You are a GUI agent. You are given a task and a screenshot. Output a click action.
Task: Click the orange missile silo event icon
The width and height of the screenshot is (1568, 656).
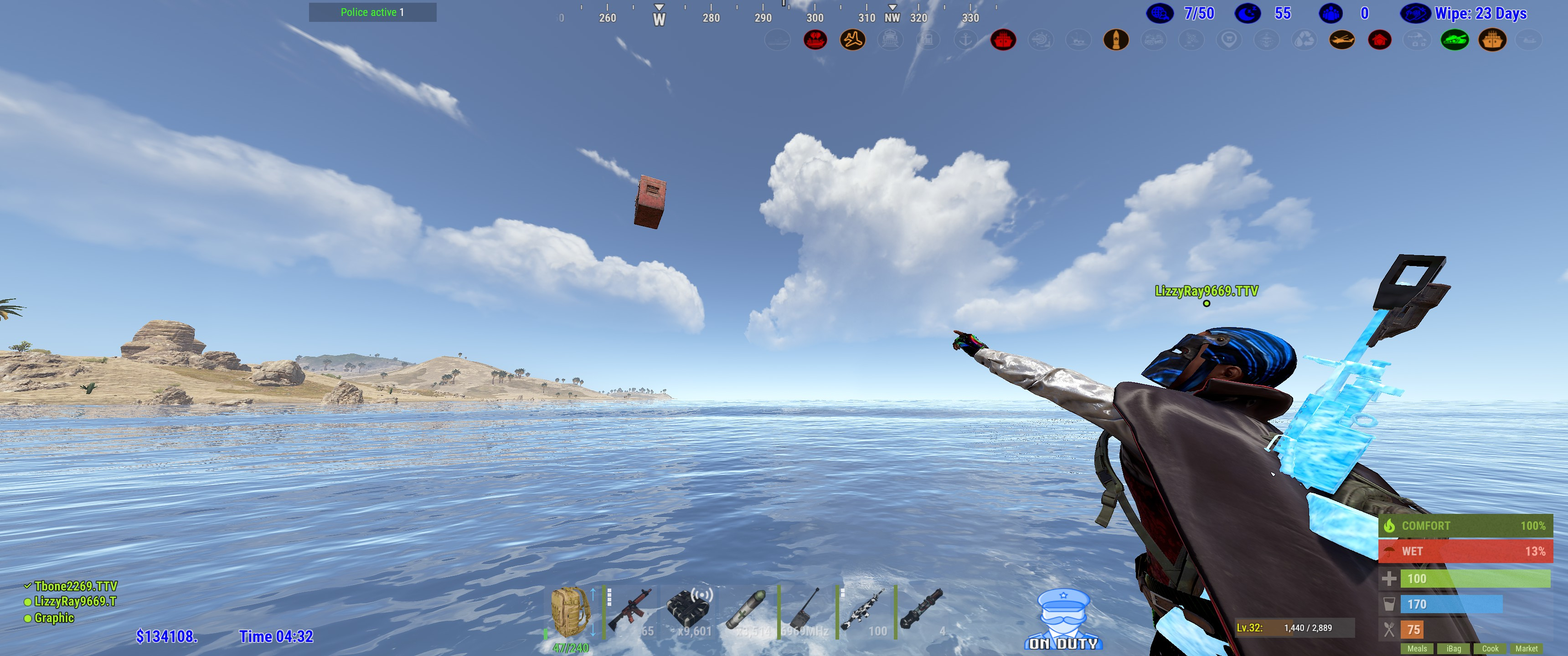coord(1116,40)
